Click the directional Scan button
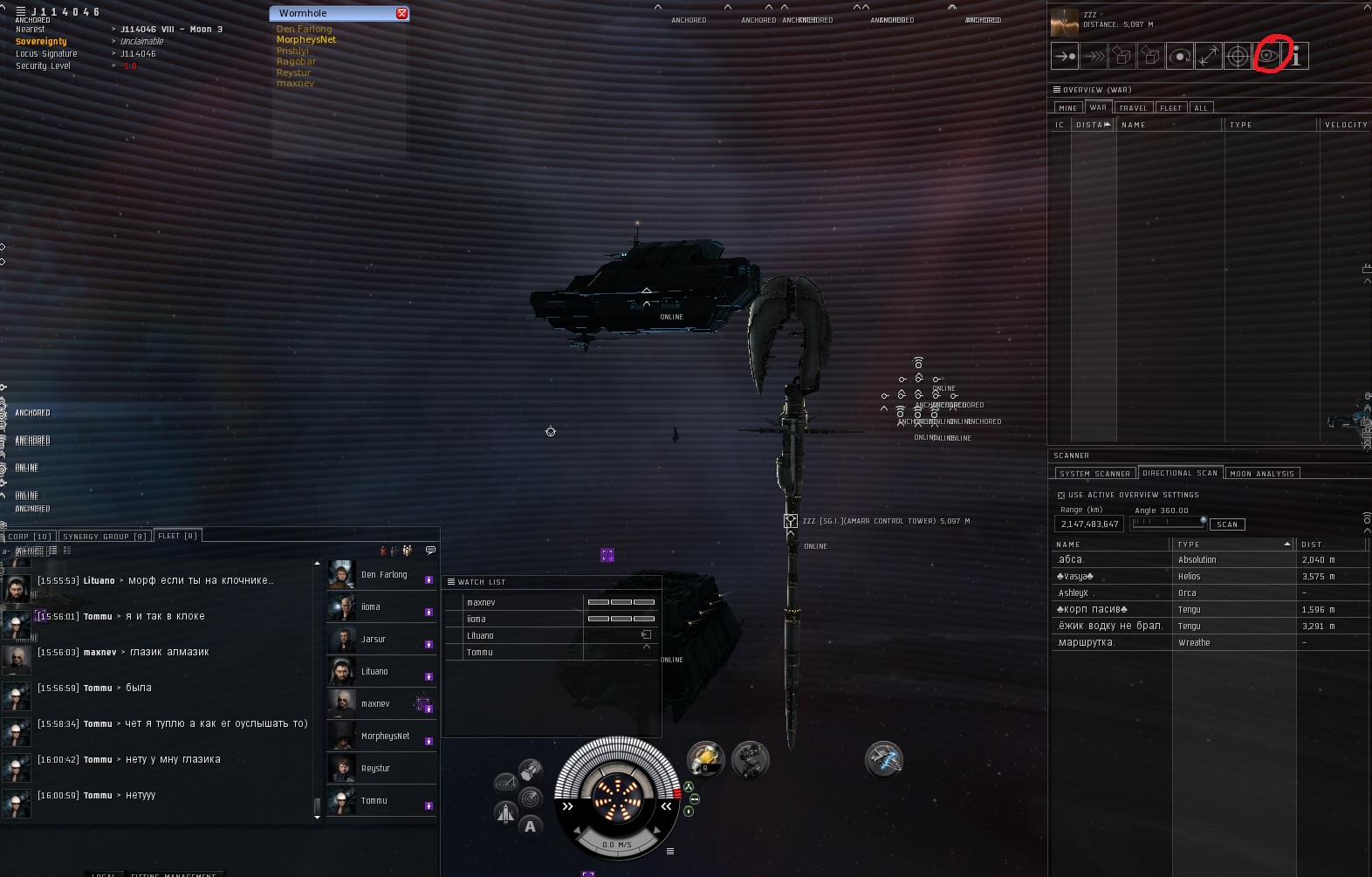The height and width of the screenshot is (877, 1372). 1227,524
